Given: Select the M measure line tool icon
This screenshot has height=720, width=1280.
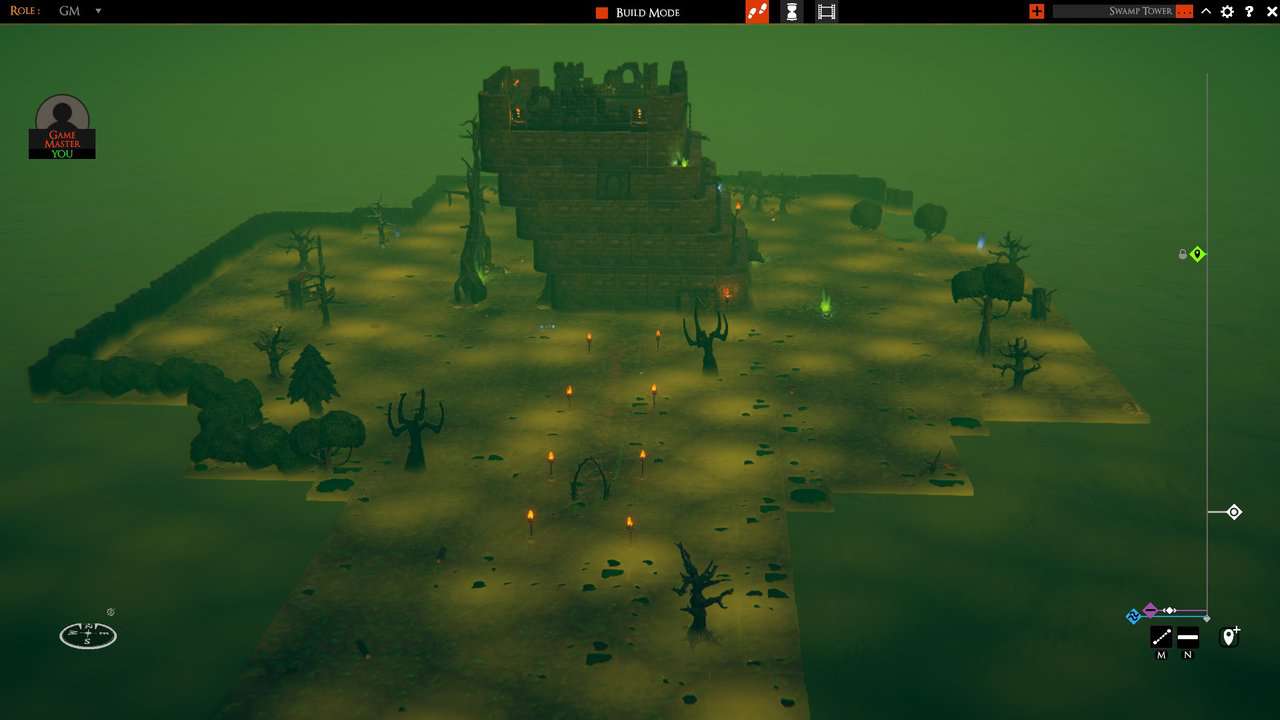Looking at the screenshot, I should pos(1161,637).
